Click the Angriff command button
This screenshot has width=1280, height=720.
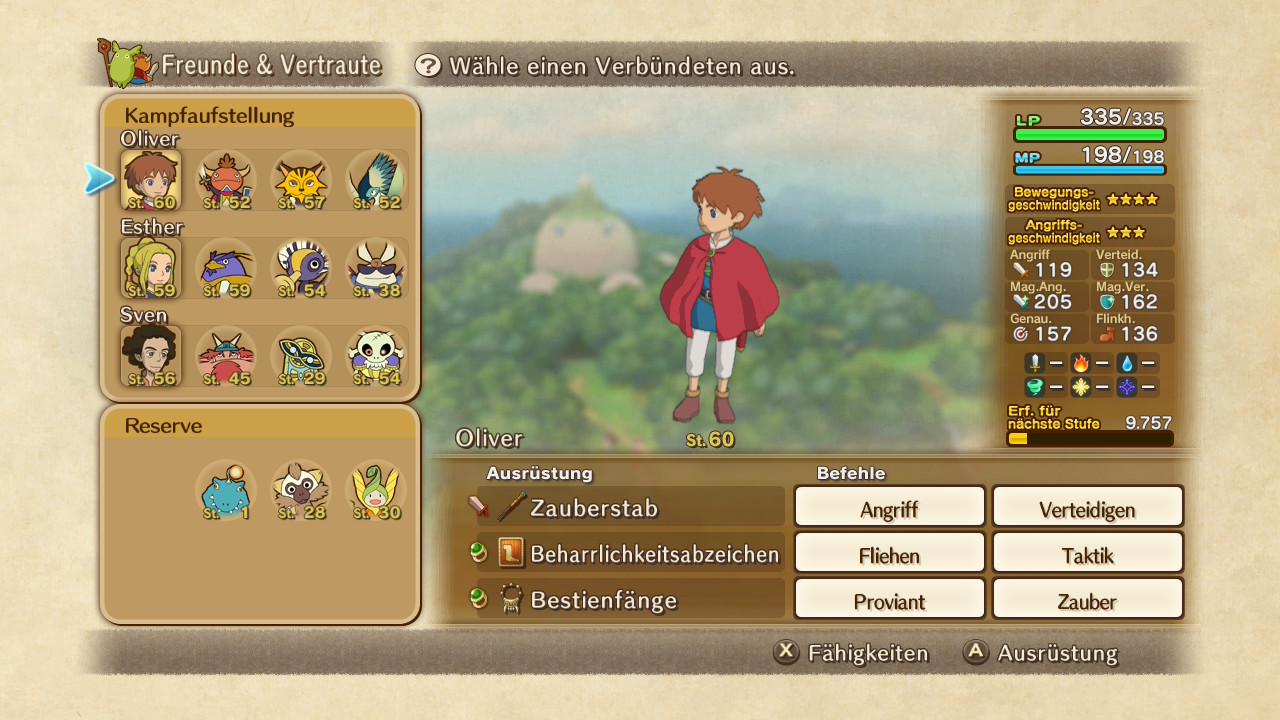pyautogui.click(x=889, y=507)
